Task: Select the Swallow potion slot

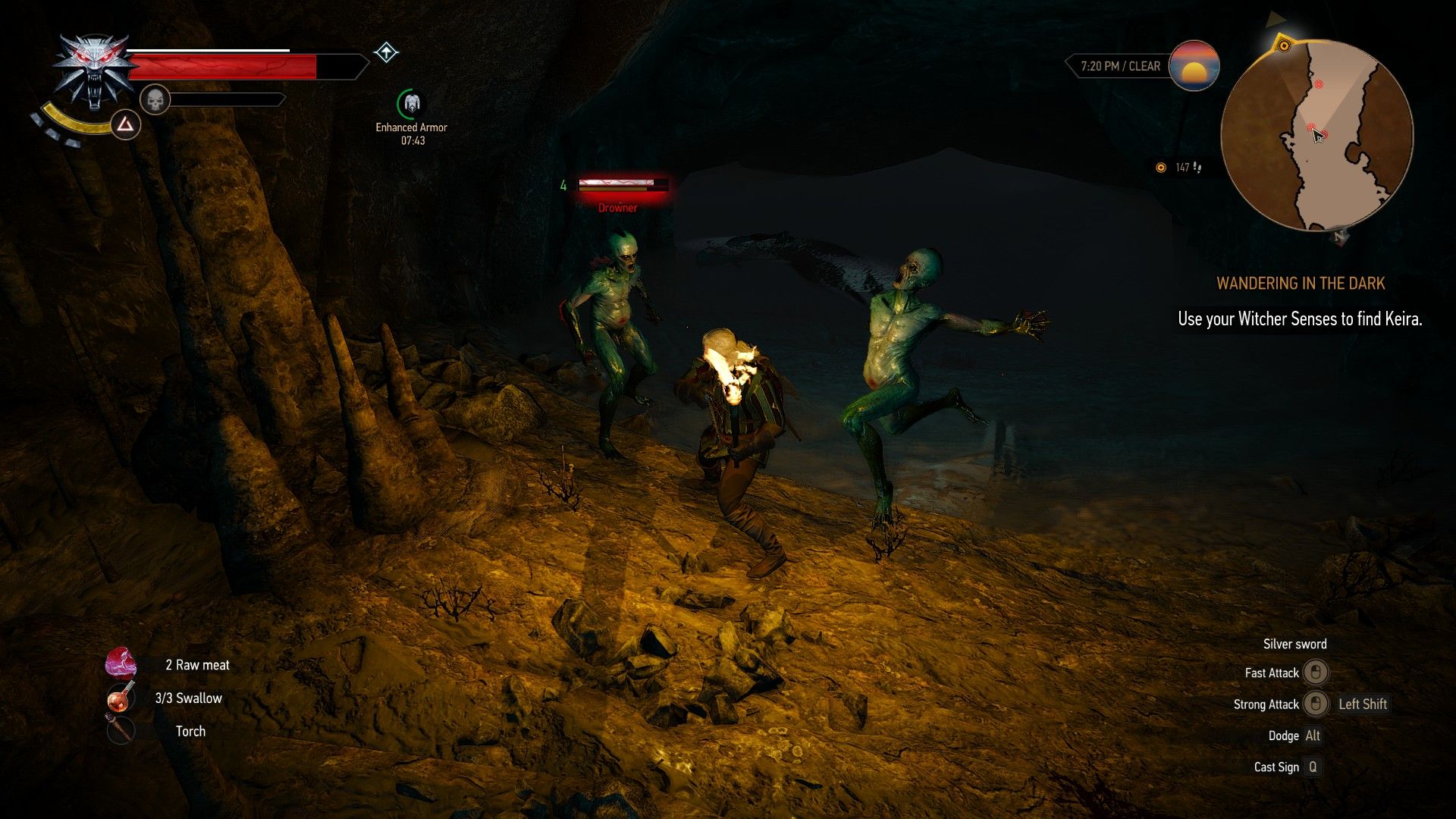Action: point(121,697)
